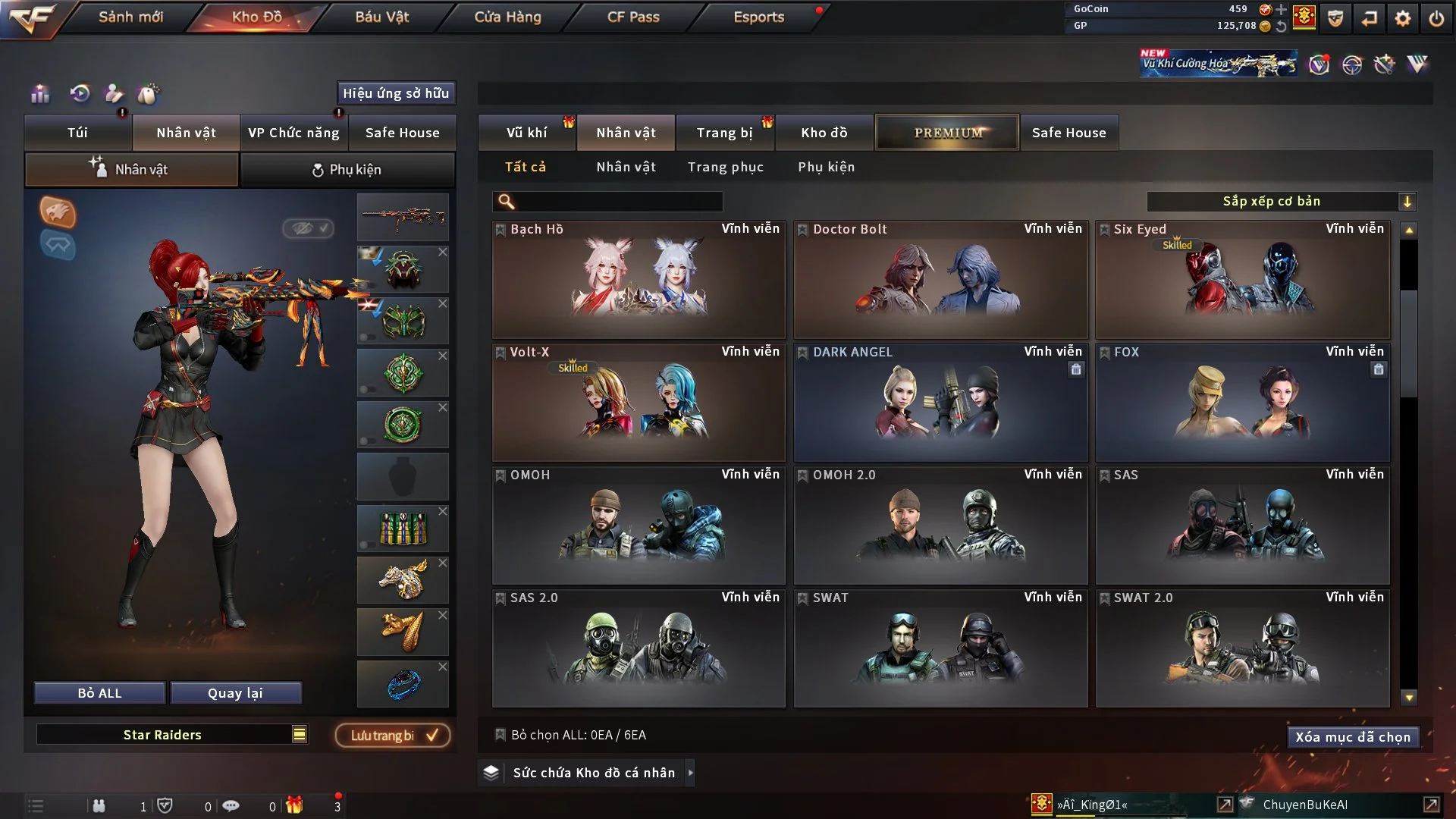Open the Cửa Hàng shop menu
This screenshot has height=819, width=1456.
pyautogui.click(x=507, y=17)
